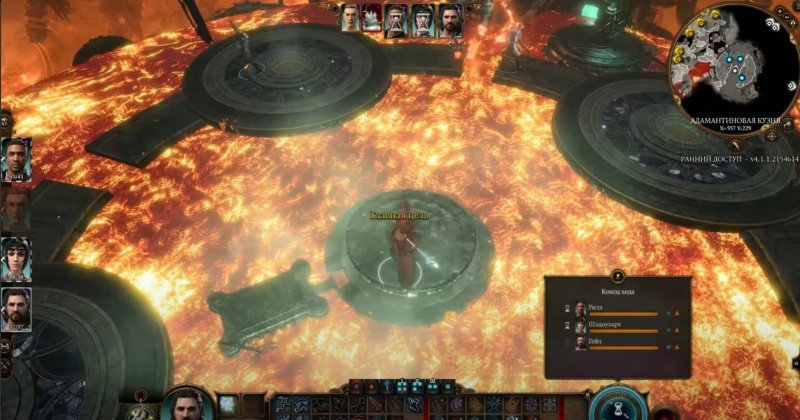Select the first portrait in the turn order

pos(351,19)
